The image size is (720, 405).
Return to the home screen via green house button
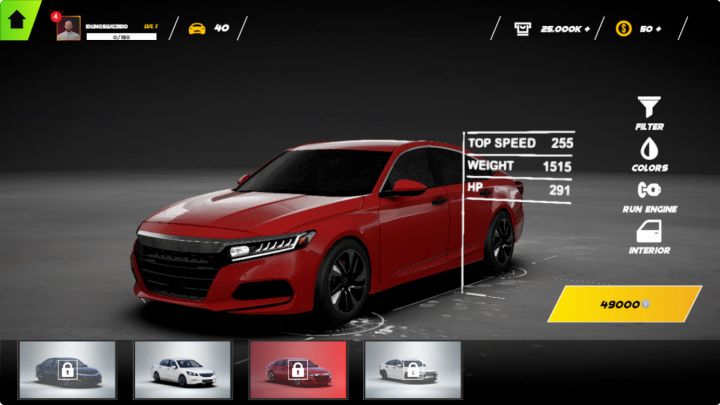(17, 19)
